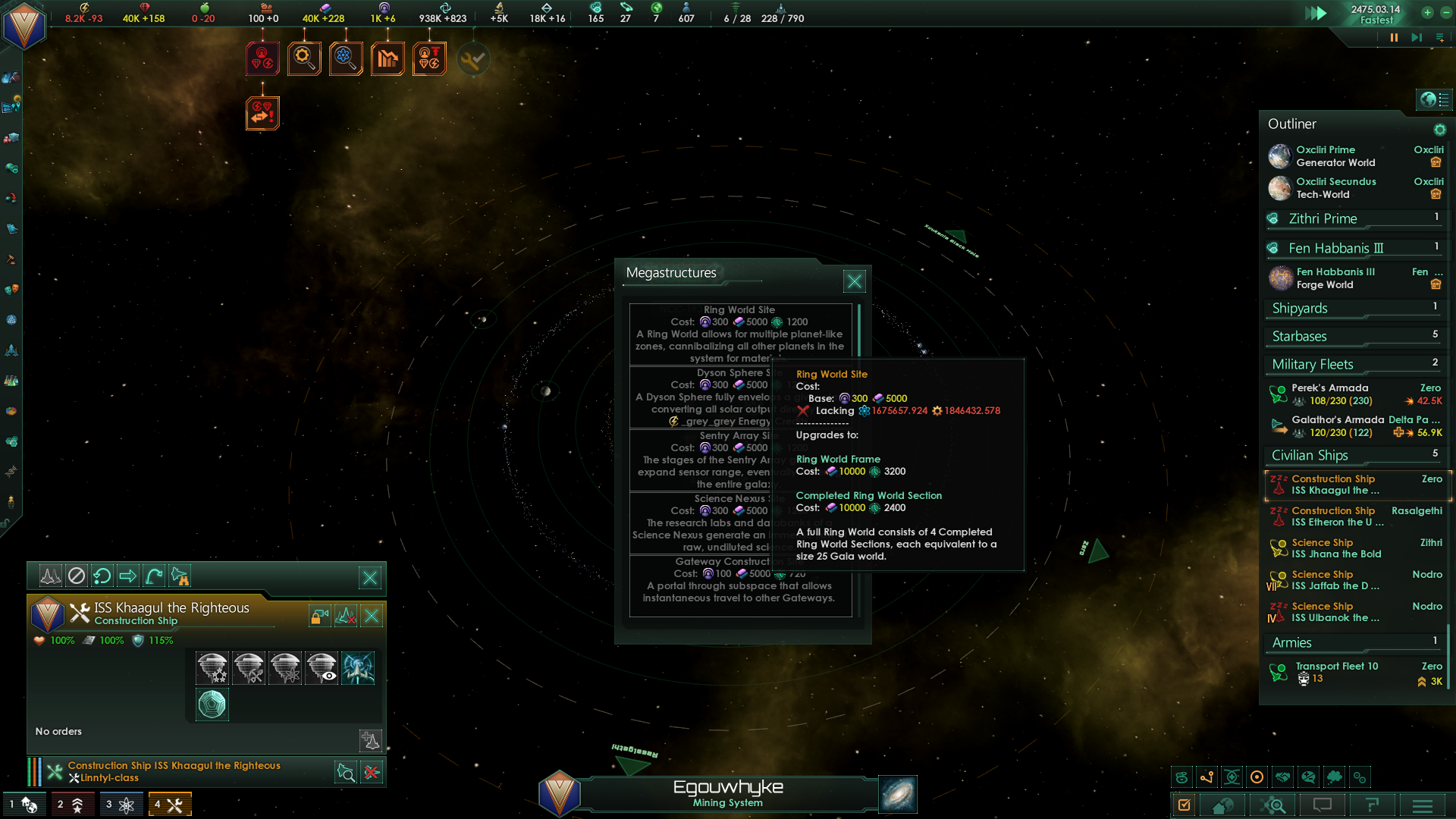
Task: Pause the game speed
Action: click(1394, 37)
